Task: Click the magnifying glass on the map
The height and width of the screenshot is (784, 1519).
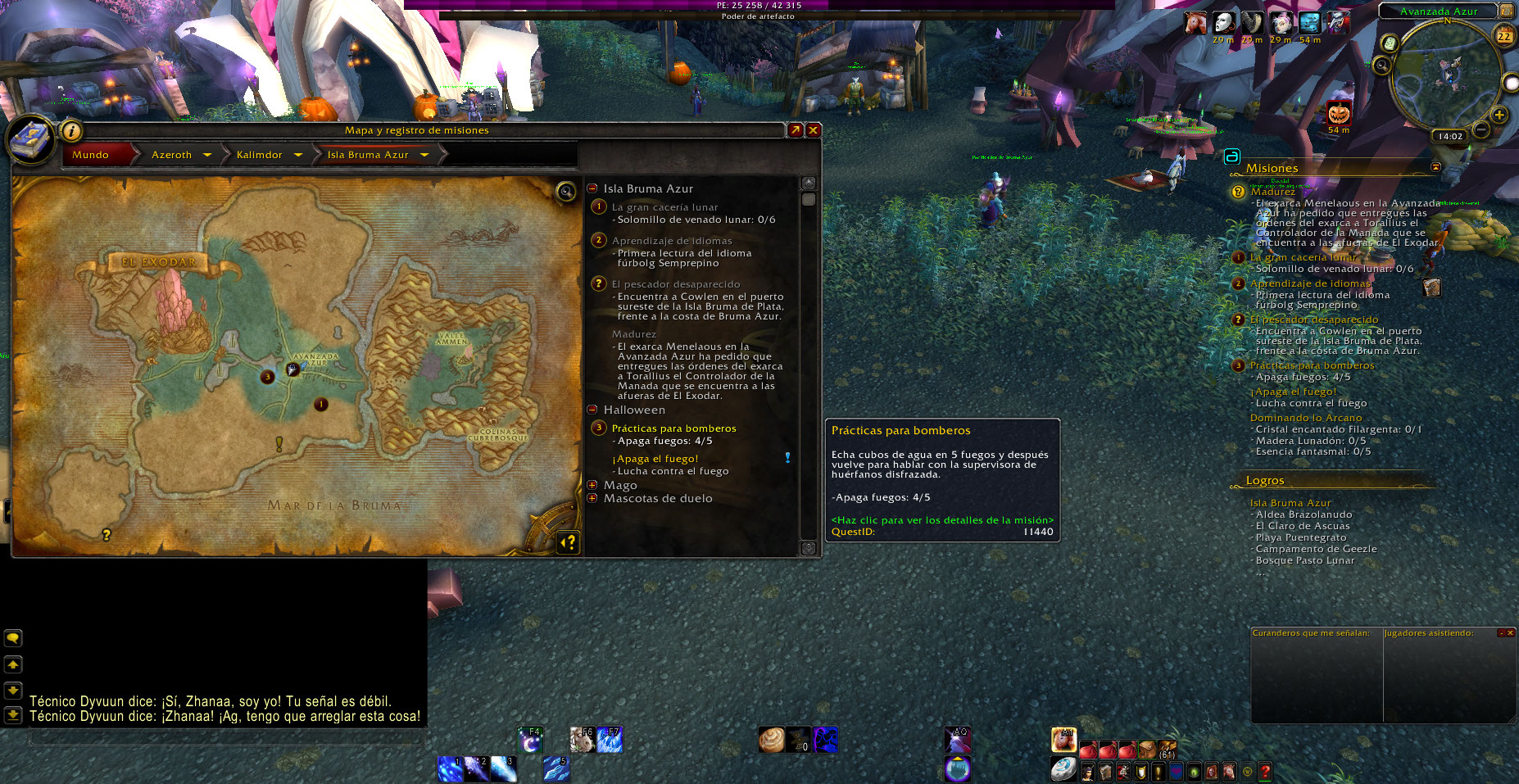Action: tap(566, 192)
